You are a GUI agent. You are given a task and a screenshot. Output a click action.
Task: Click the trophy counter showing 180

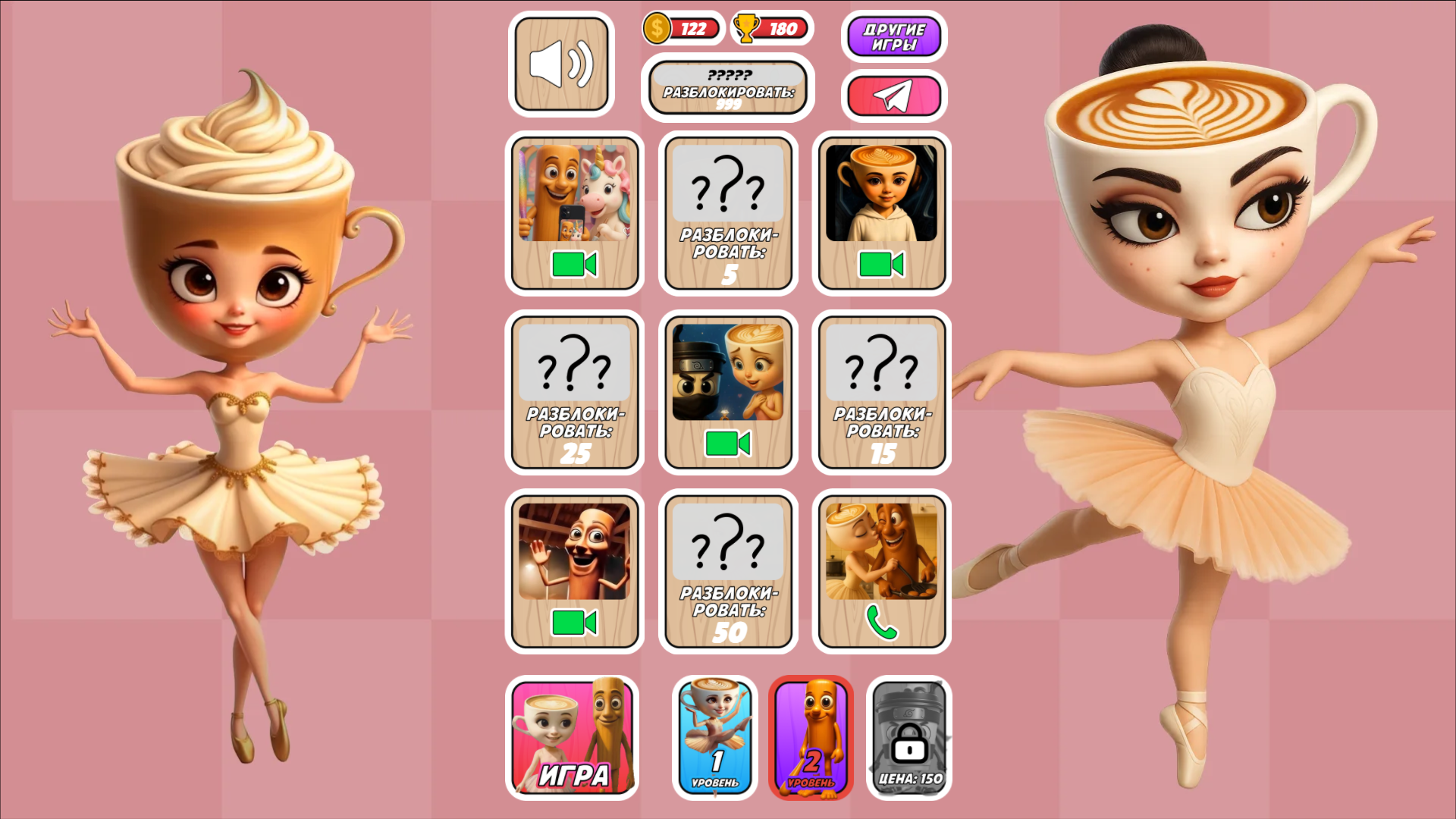point(772,28)
